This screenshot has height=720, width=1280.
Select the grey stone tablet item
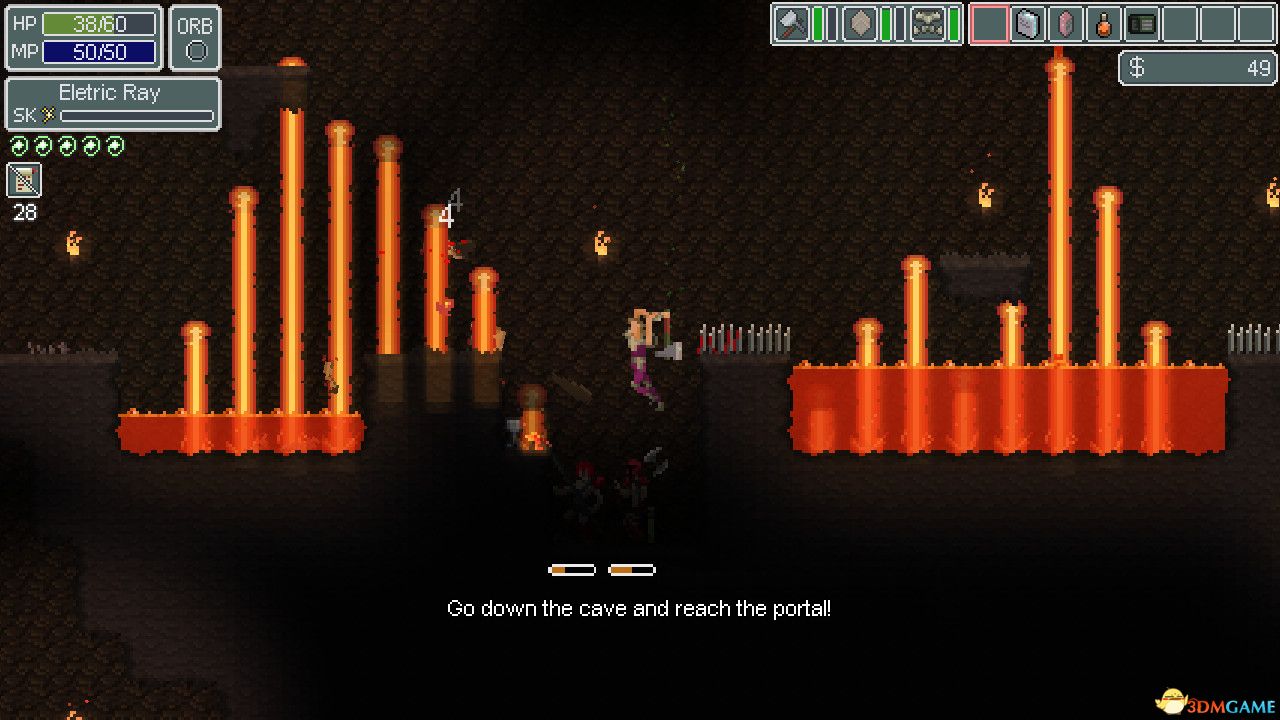(x=1027, y=24)
